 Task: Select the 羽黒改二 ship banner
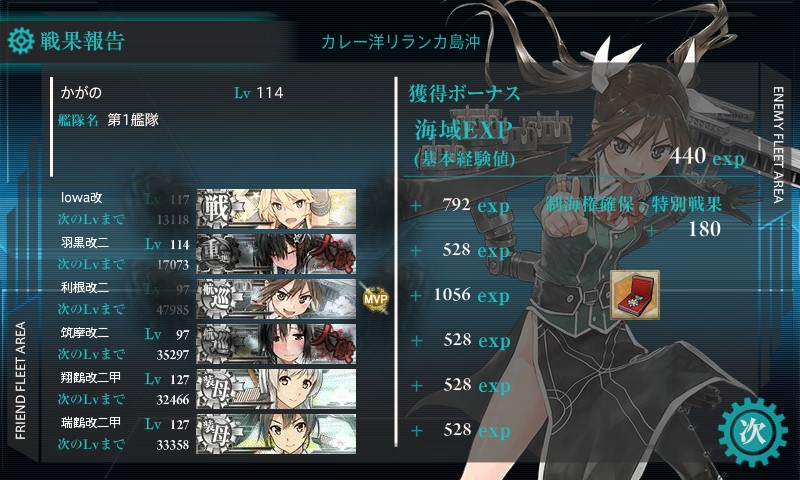tap(276, 251)
